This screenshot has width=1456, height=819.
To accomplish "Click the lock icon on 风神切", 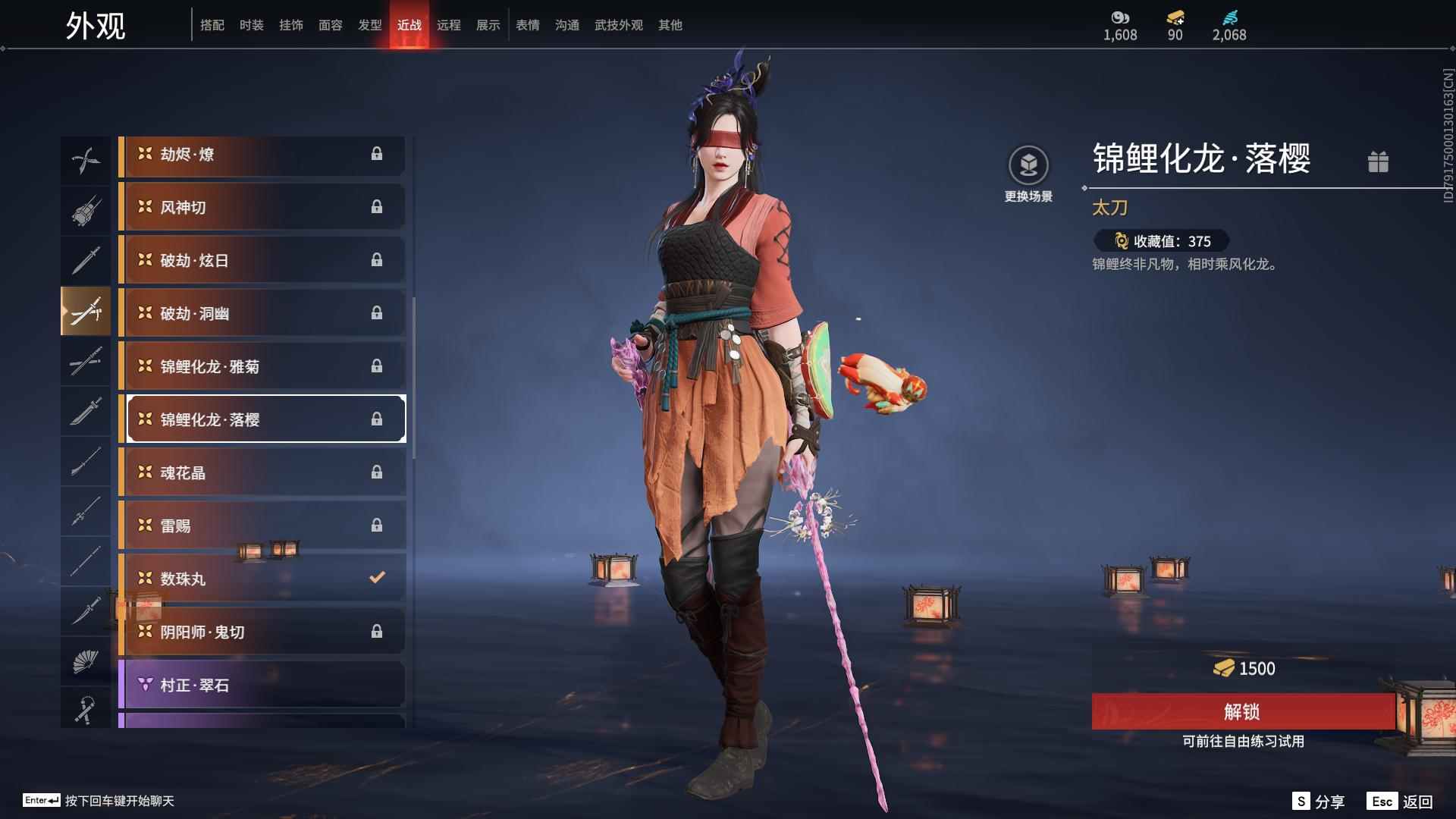I will point(377,206).
